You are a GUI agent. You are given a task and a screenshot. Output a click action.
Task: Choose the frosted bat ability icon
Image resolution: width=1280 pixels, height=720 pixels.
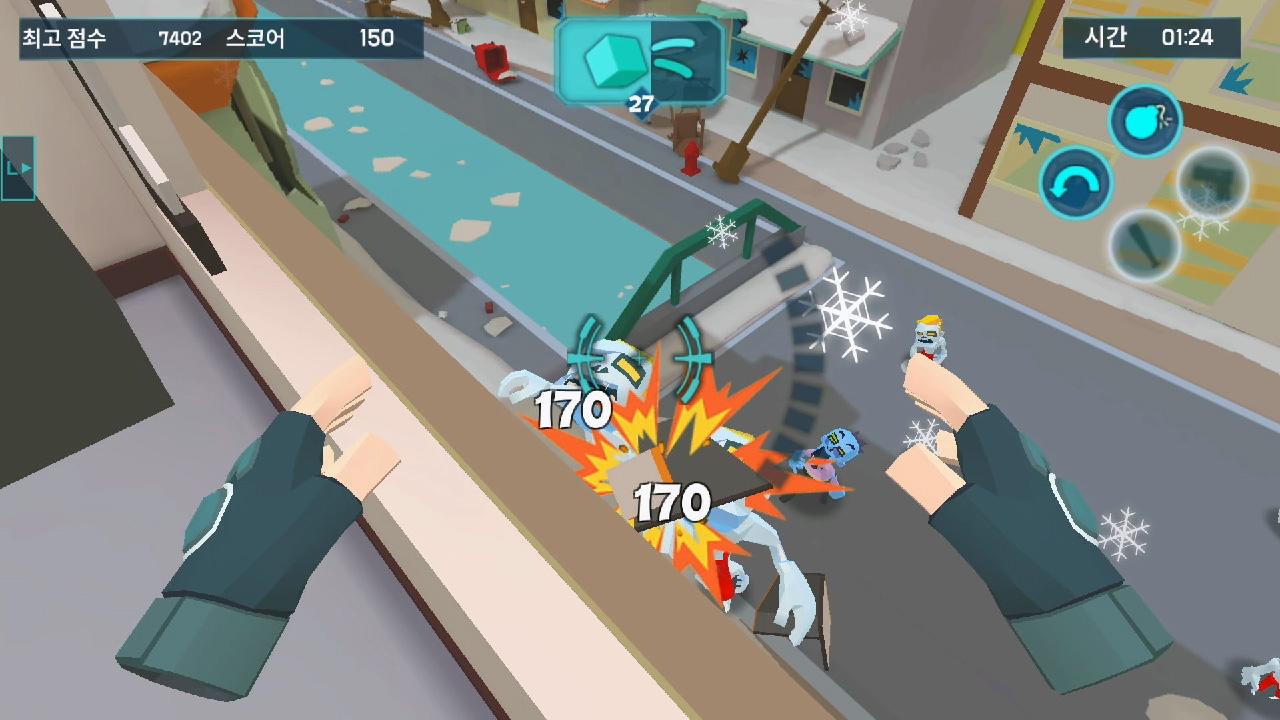[x=1144, y=244]
